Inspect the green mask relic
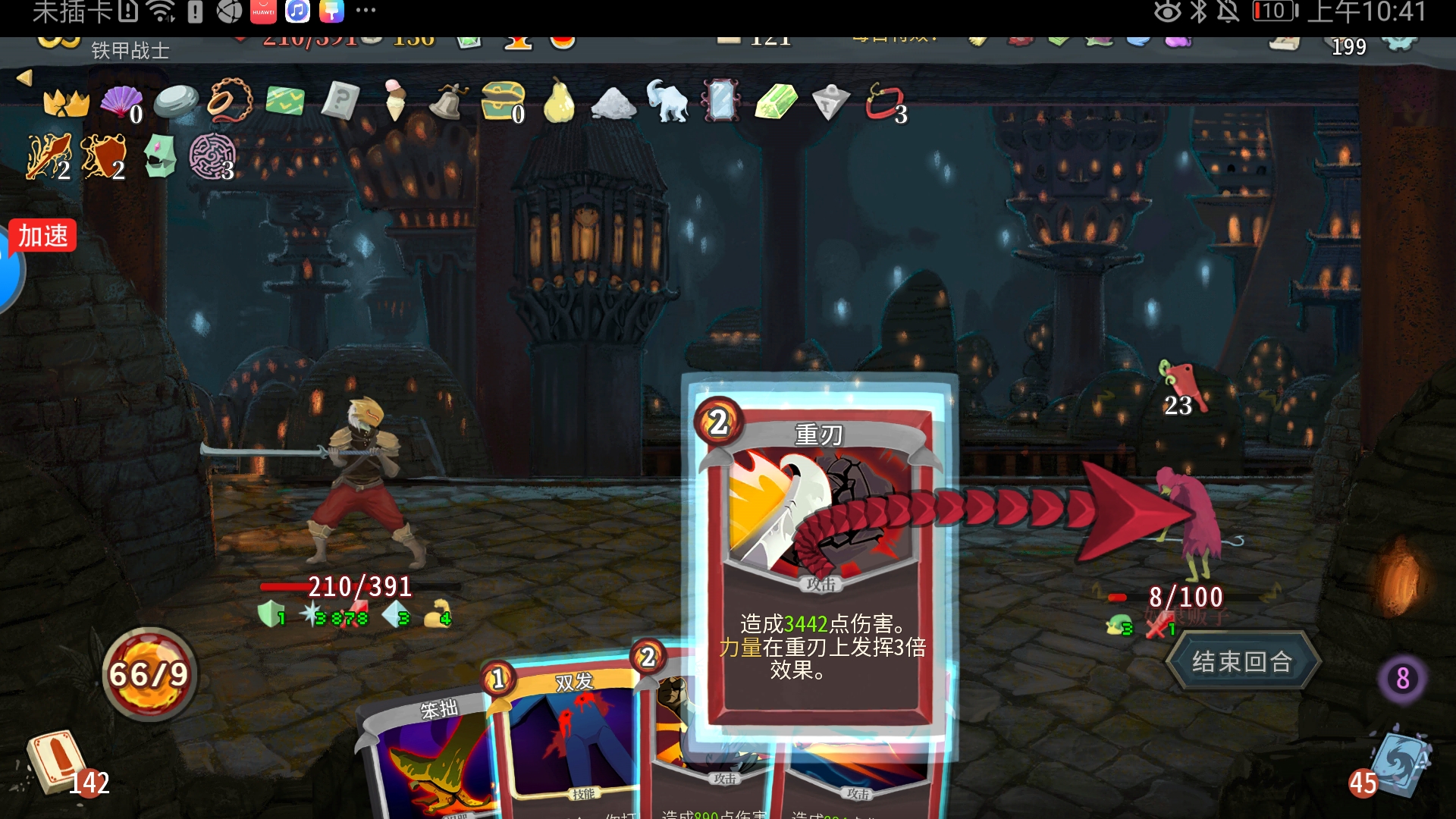The width and height of the screenshot is (1456, 819). [x=160, y=156]
